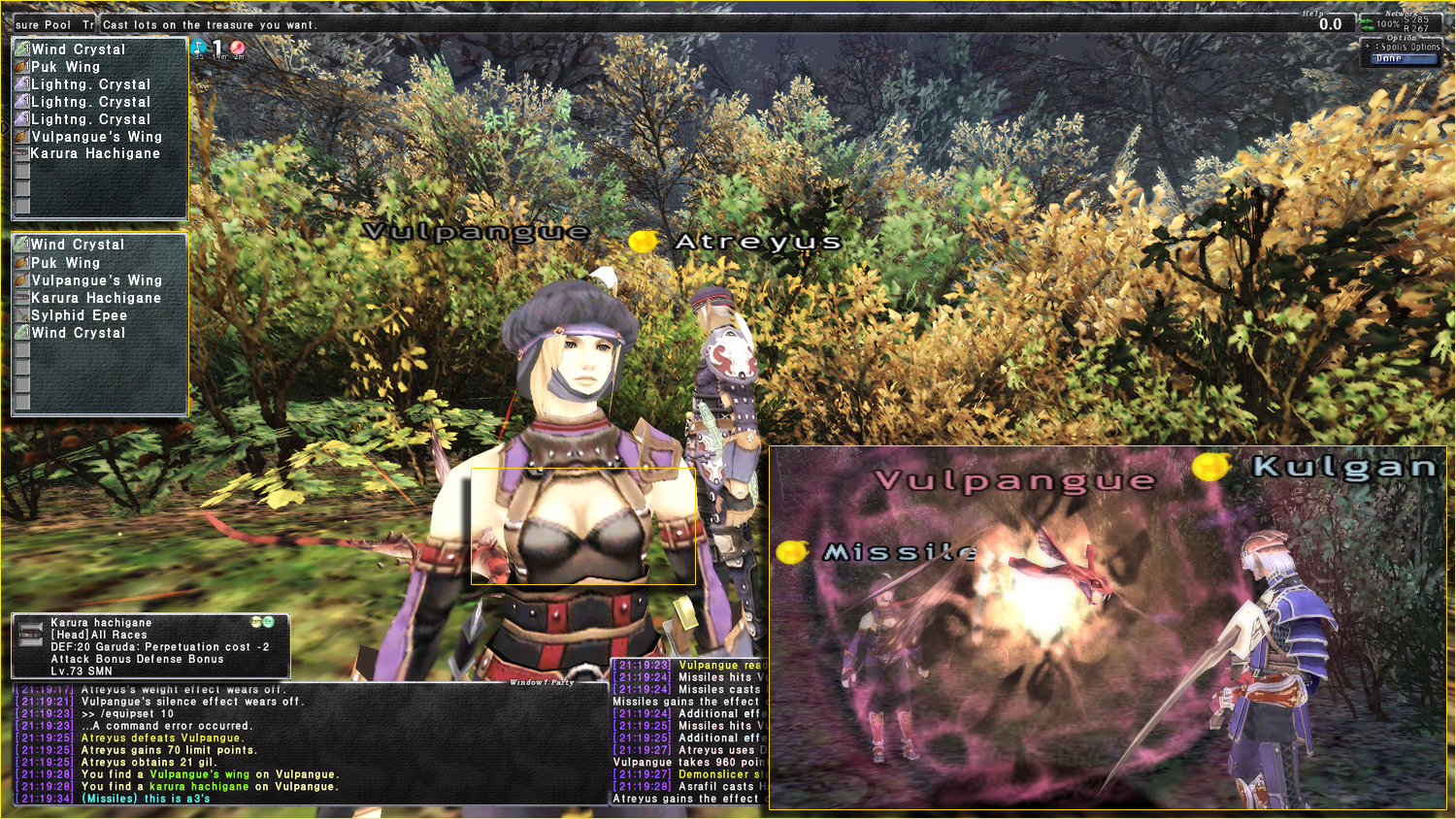The image size is (1456, 819).
Task: Select Vulpangue's Wing in the upper treasure pool
Action: point(95,137)
